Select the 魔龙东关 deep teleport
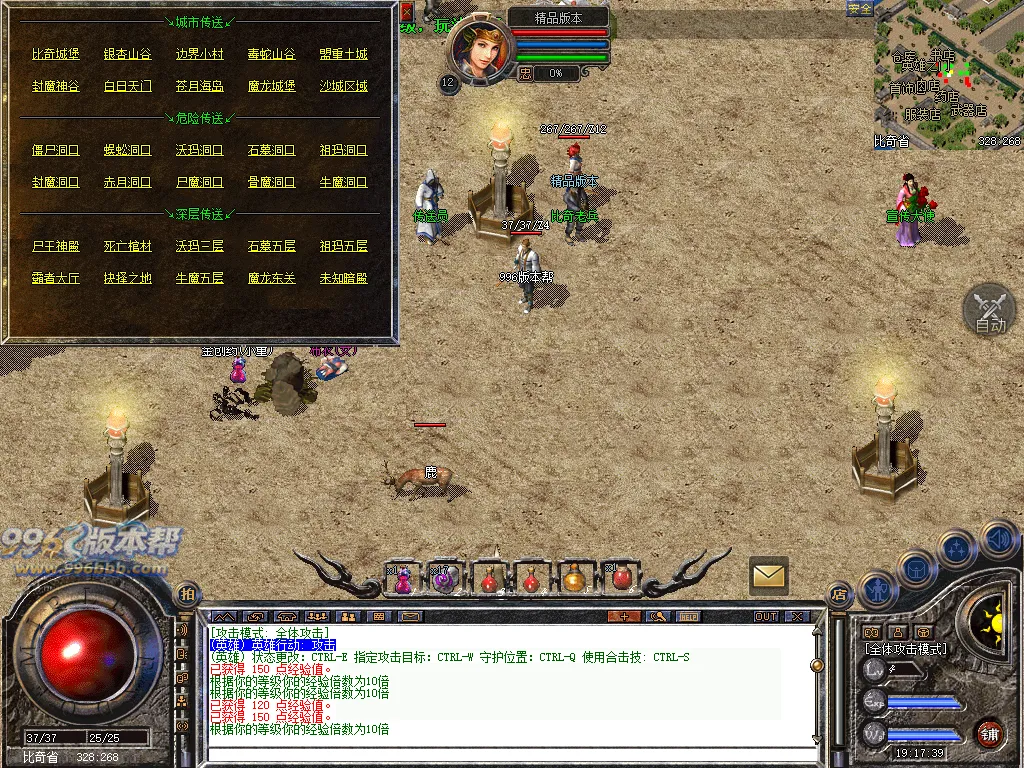The width and height of the screenshot is (1024, 768). pos(271,278)
